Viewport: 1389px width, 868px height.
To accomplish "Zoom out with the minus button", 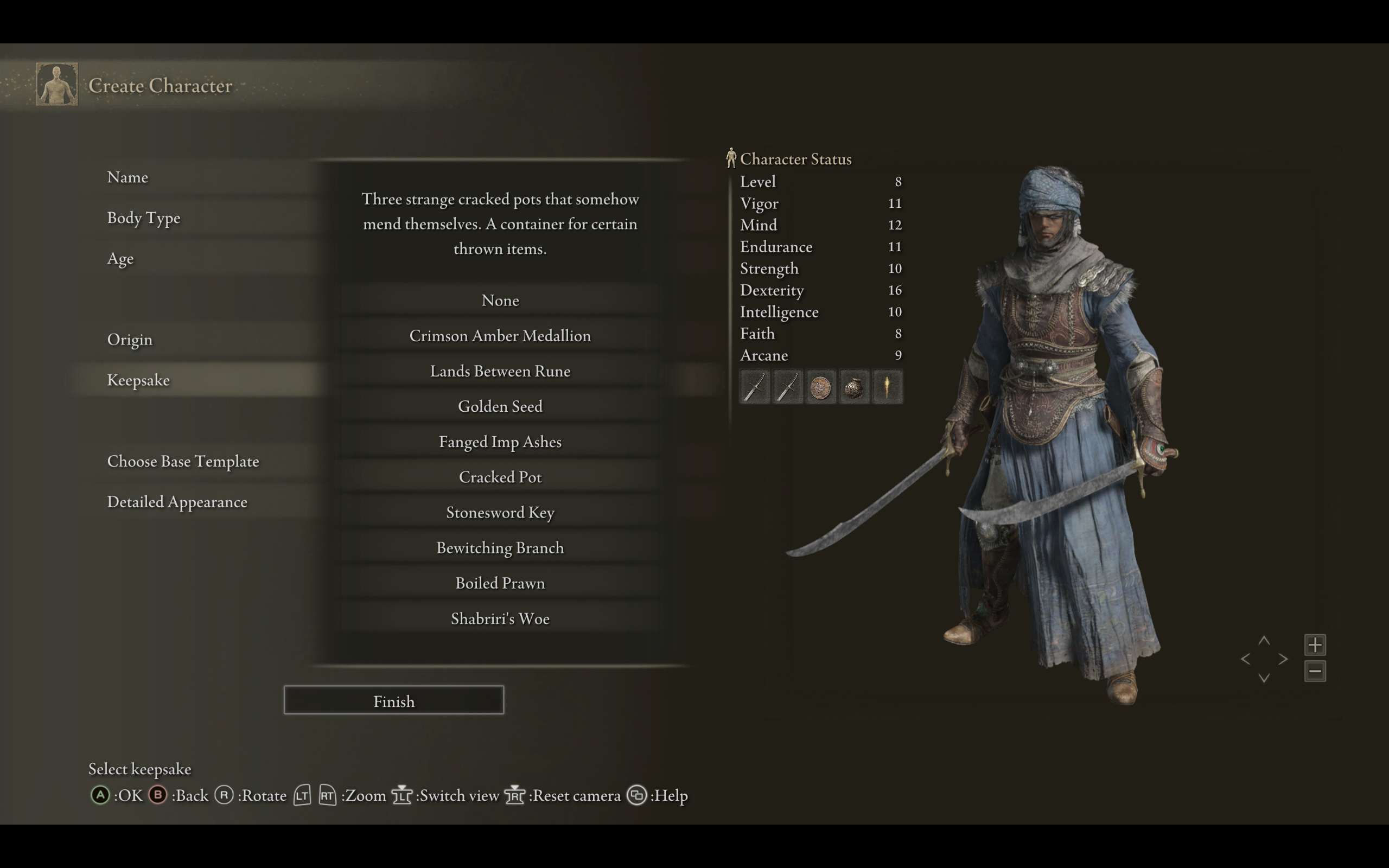I will (1314, 671).
